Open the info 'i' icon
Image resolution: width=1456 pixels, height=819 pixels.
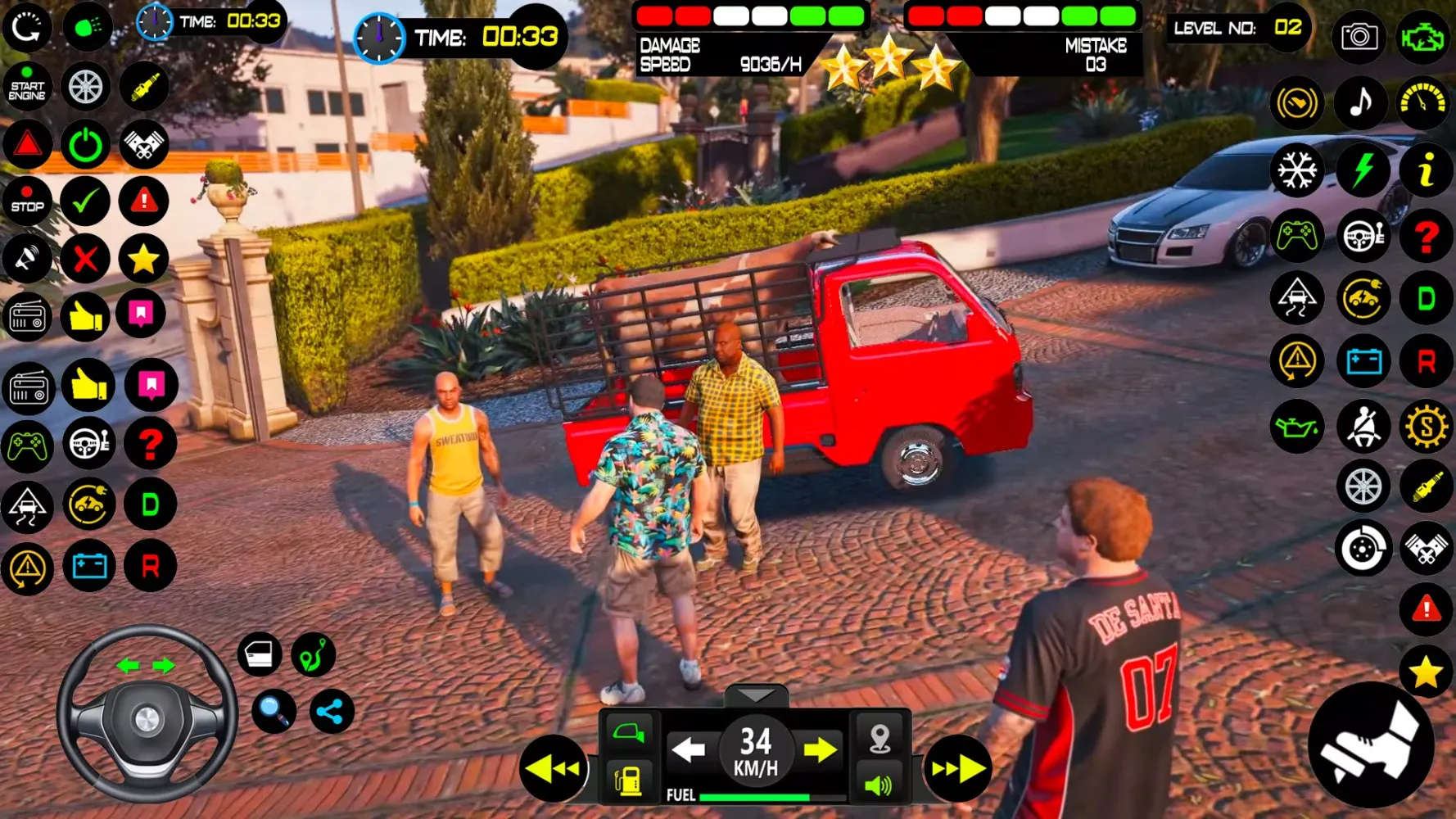coord(1426,171)
